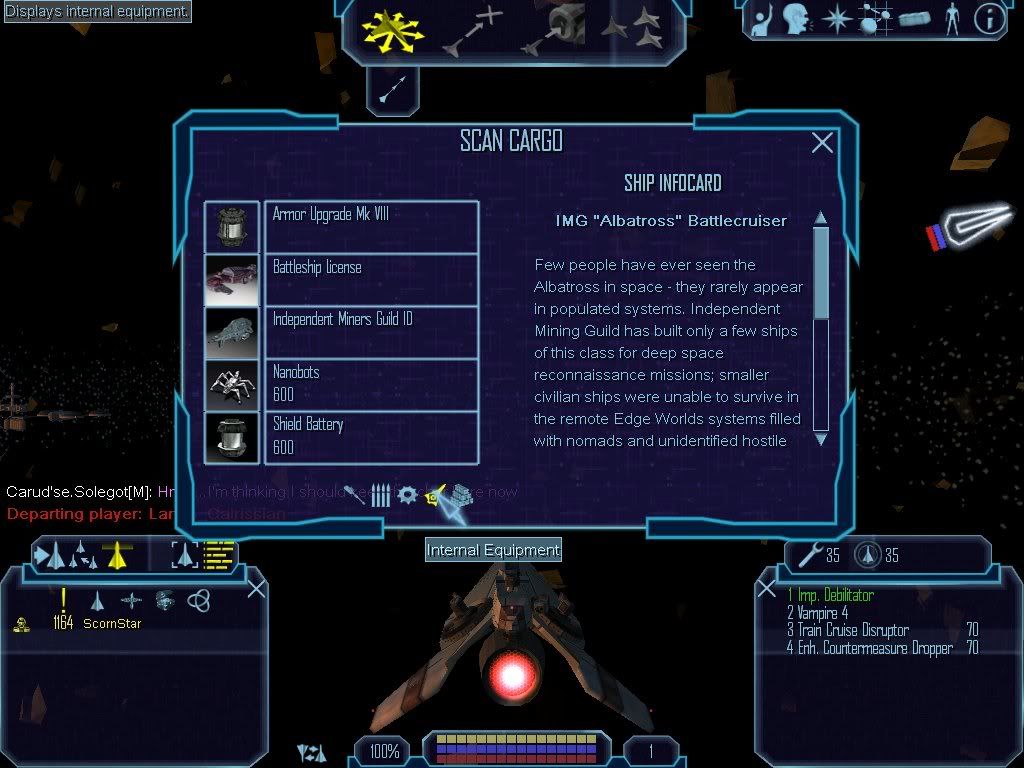The height and width of the screenshot is (768, 1024).
Task: Select the Battleship License item
Action: tap(371, 278)
